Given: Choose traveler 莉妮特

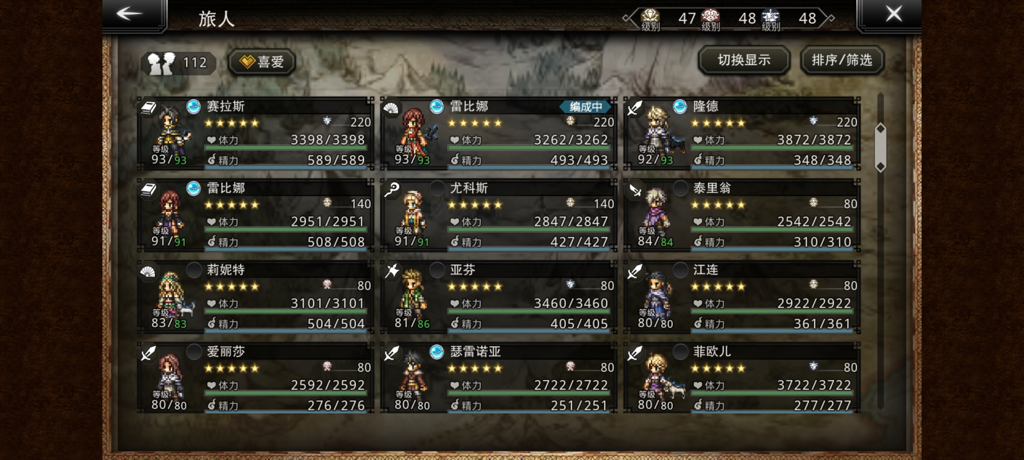Looking at the screenshot, I should click(256, 296).
